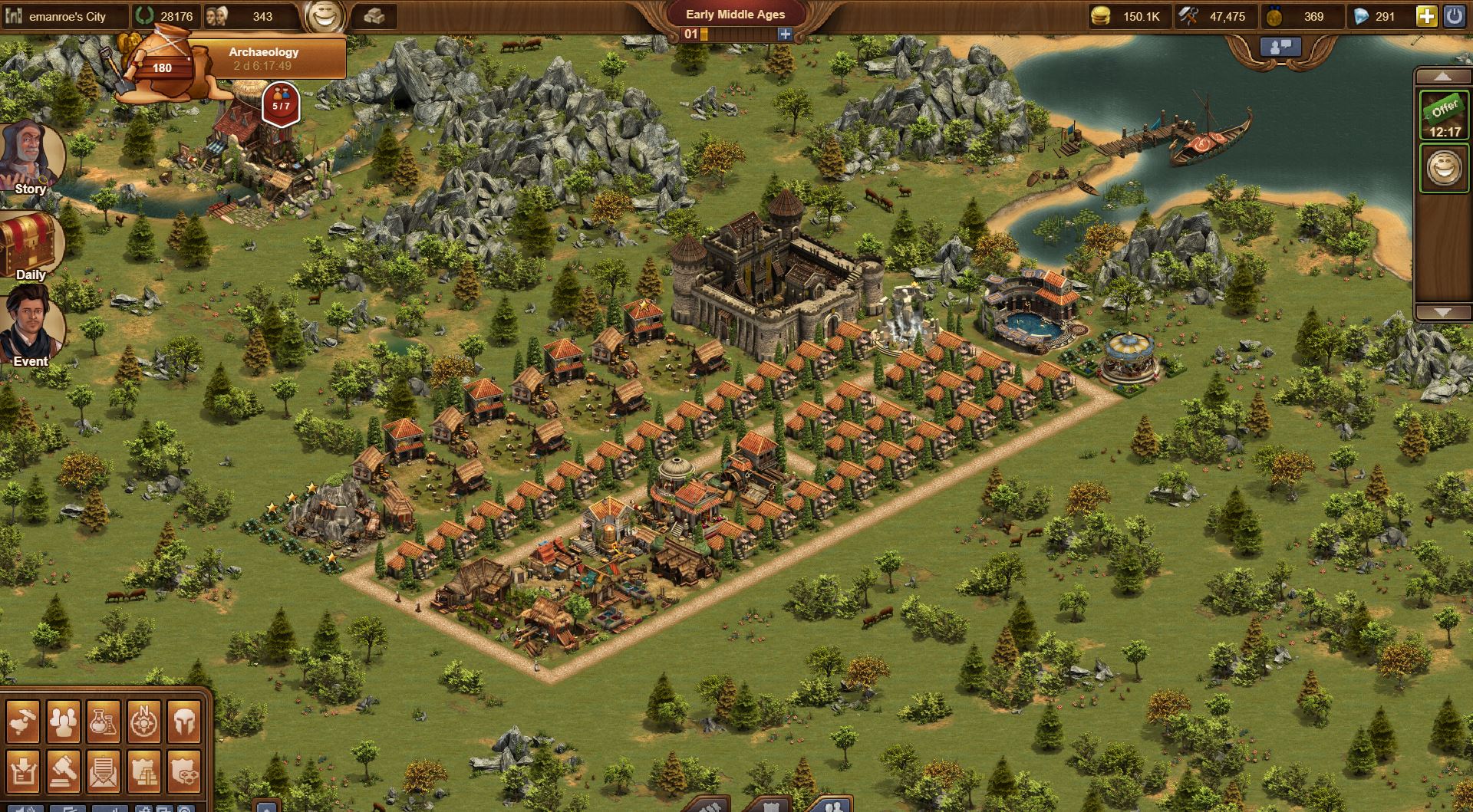Open the blue chat panel button

pos(1281,46)
